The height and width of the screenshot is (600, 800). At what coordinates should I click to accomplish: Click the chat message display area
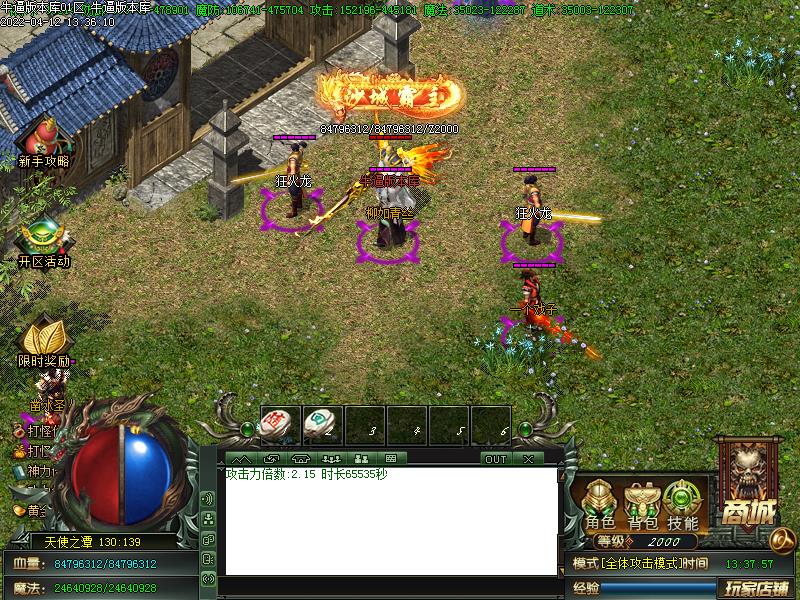tap(390, 520)
